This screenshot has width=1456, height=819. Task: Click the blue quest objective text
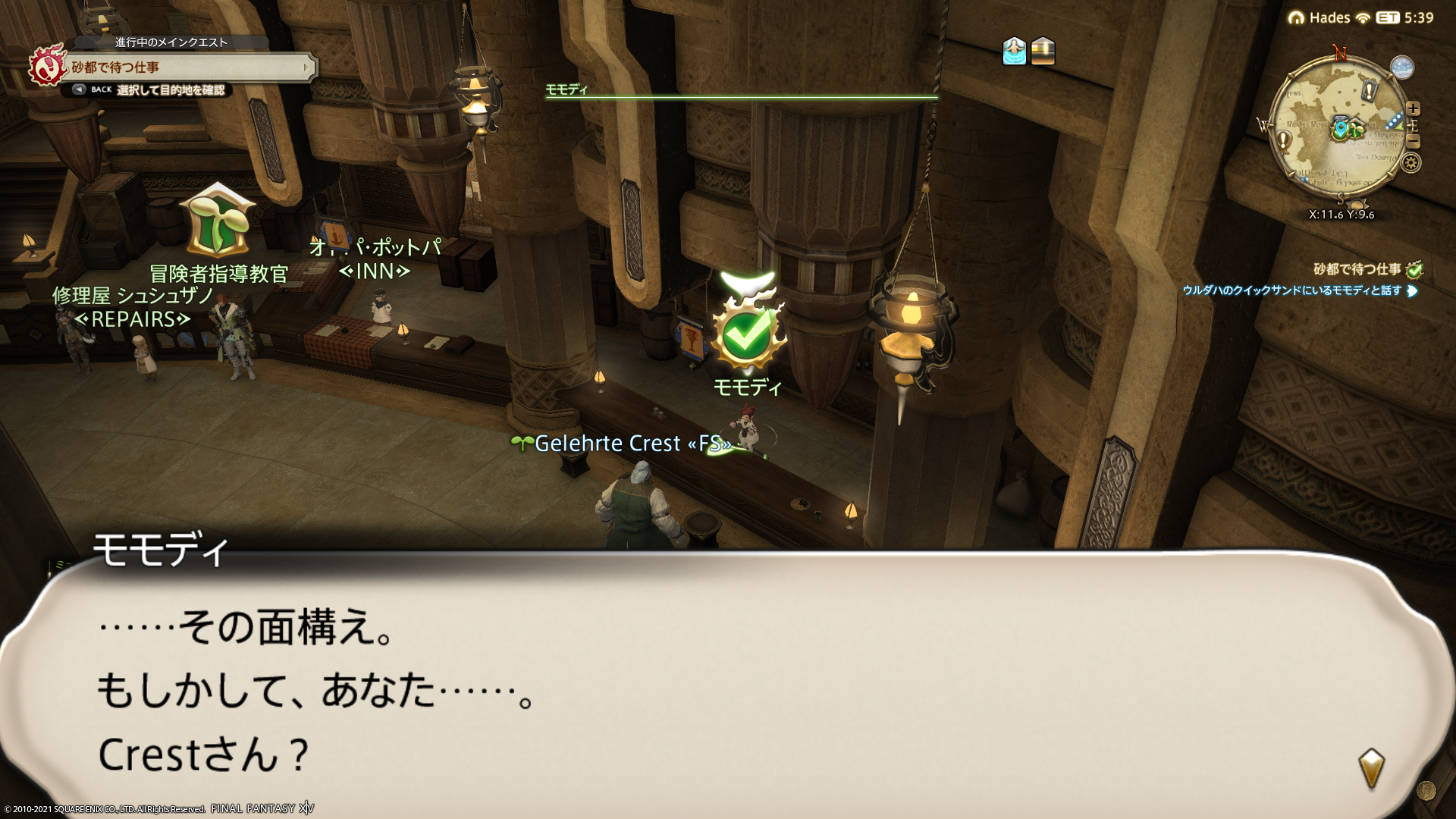pos(1291,290)
